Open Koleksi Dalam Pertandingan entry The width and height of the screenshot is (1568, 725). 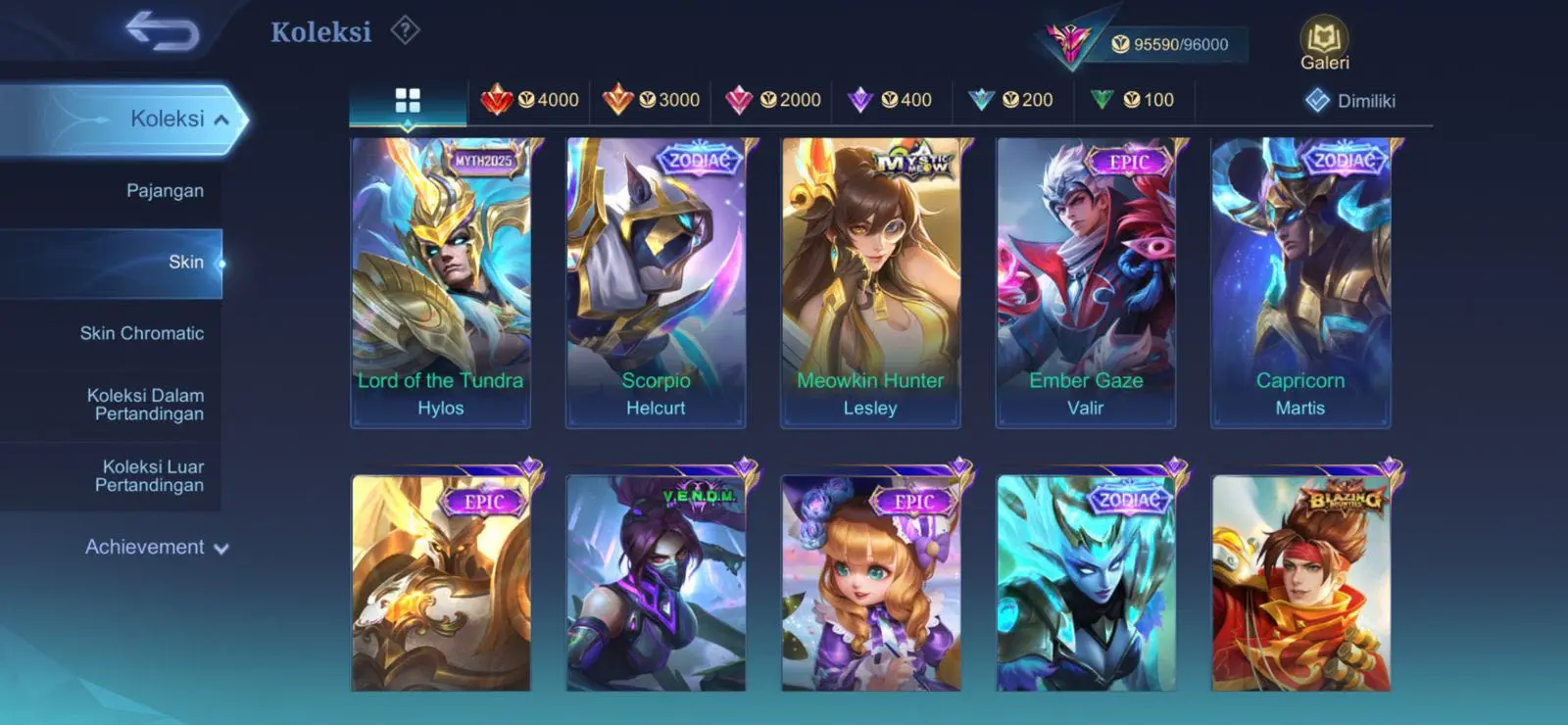click(x=146, y=404)
